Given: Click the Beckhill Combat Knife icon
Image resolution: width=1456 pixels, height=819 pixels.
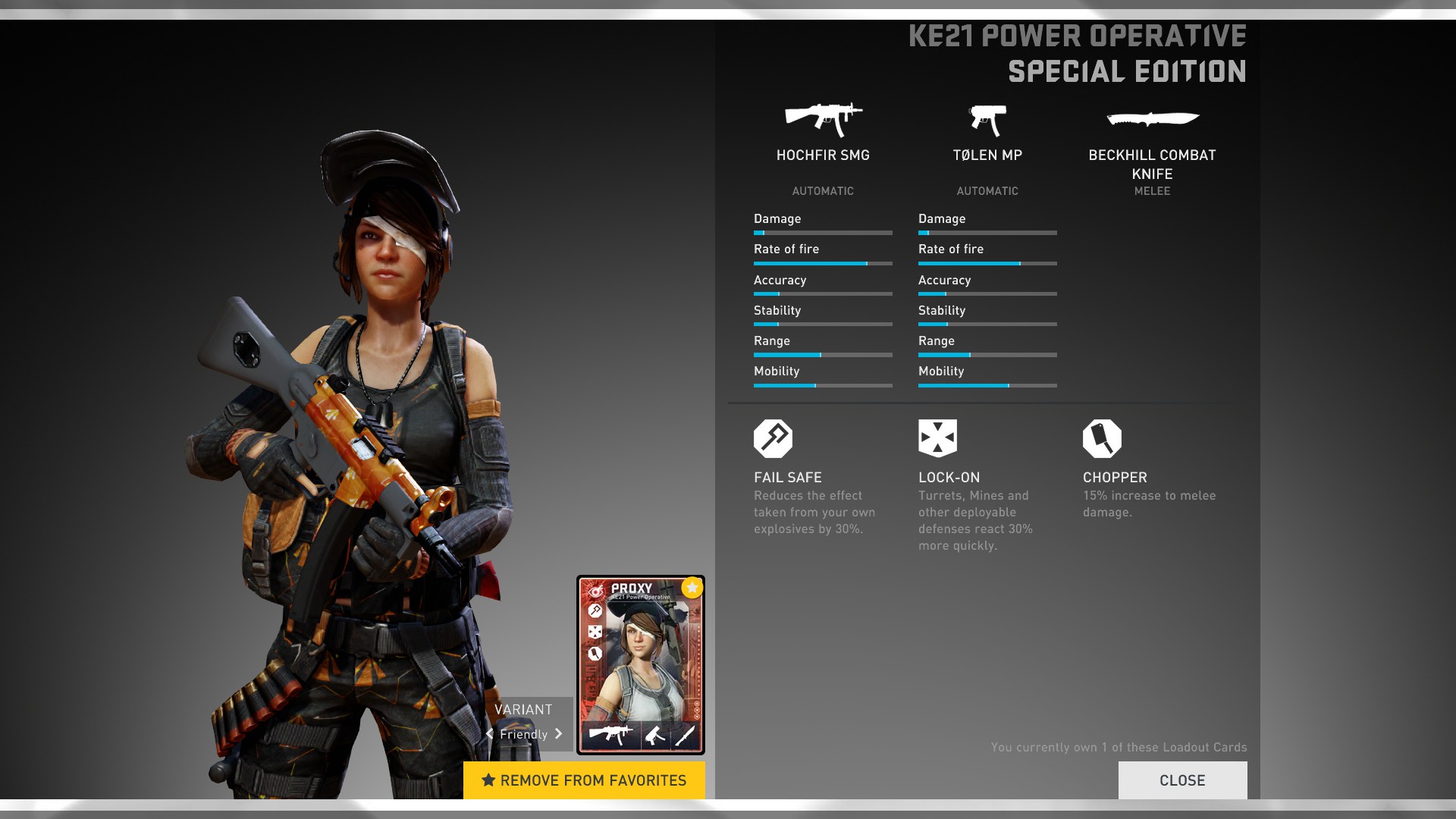Looking at the screenshot, I should coord(1153,118).
